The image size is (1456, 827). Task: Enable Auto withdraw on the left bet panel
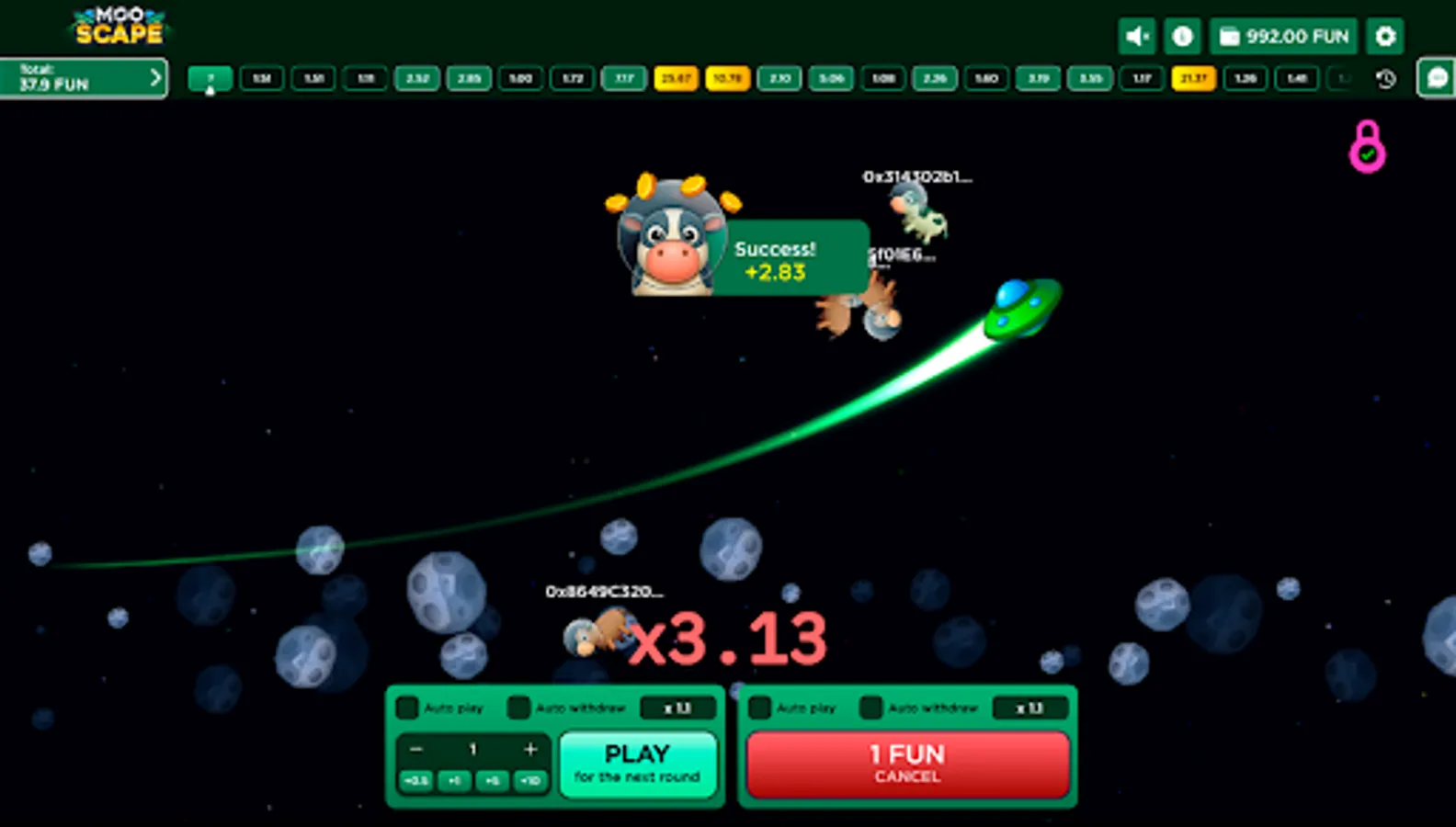pos(519,708)
